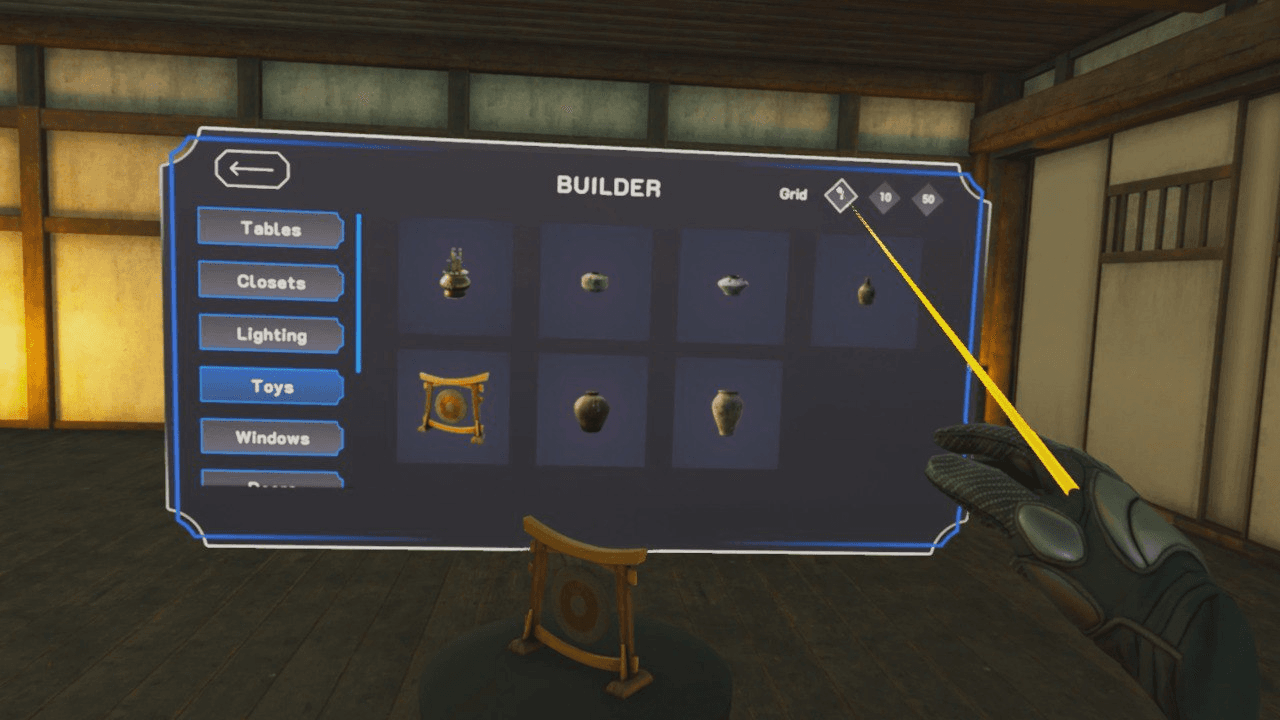Switch to the Windows category
This screenshot has width=1280, height=720.
tap(269, 437)
